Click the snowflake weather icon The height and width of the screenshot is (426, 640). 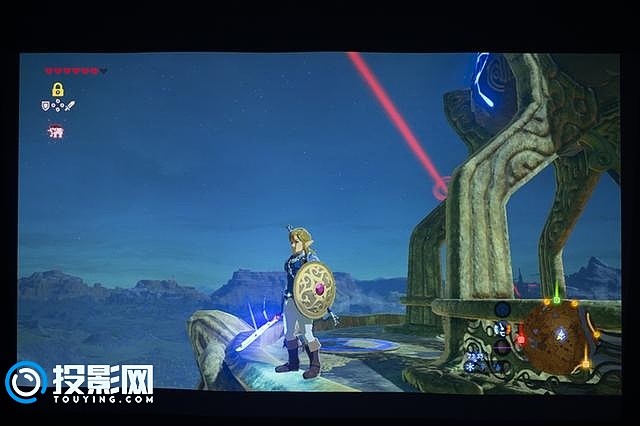coord(470,366)
